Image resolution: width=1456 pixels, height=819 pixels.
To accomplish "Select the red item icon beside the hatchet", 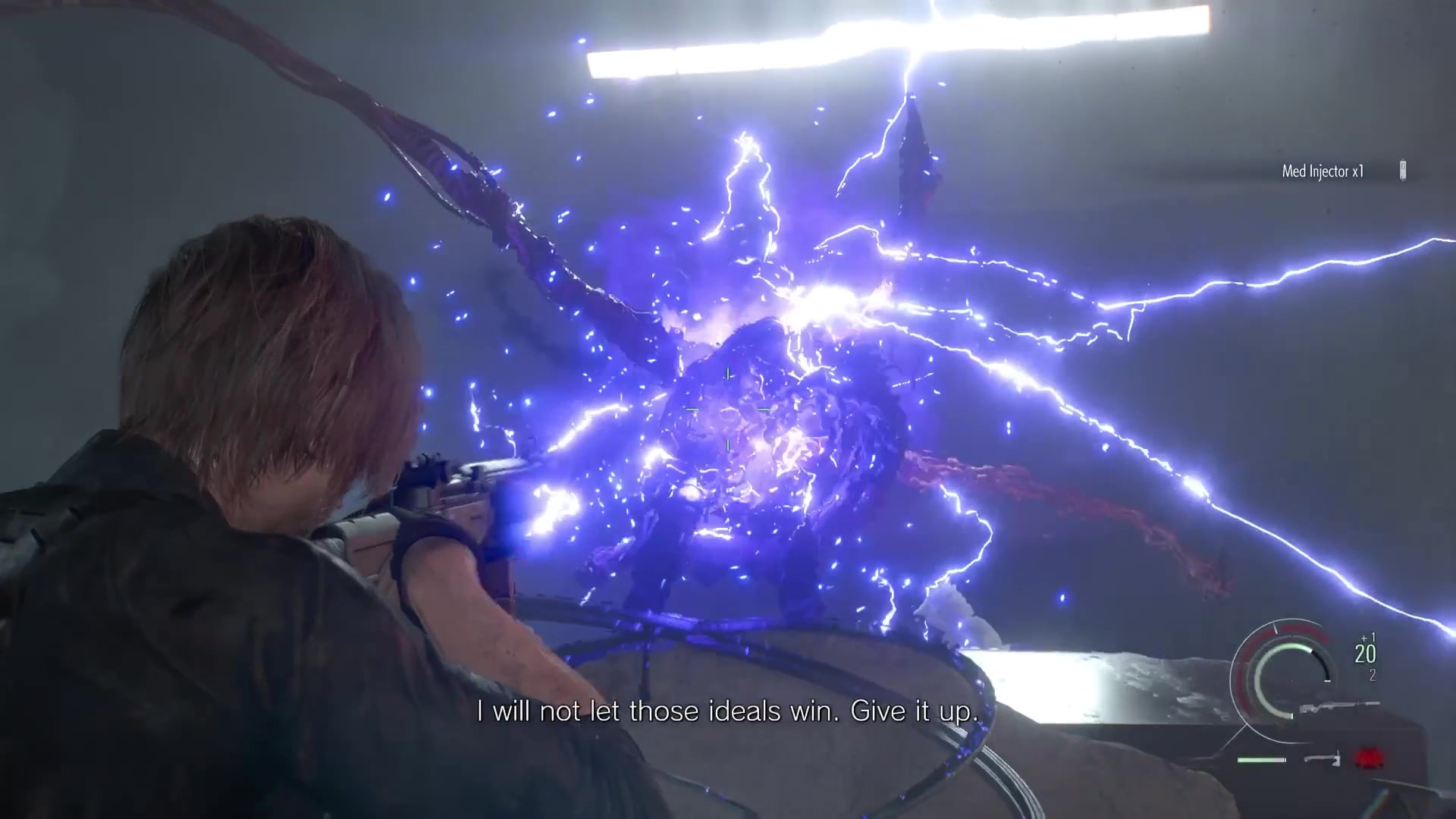I will pos(1370,758).
